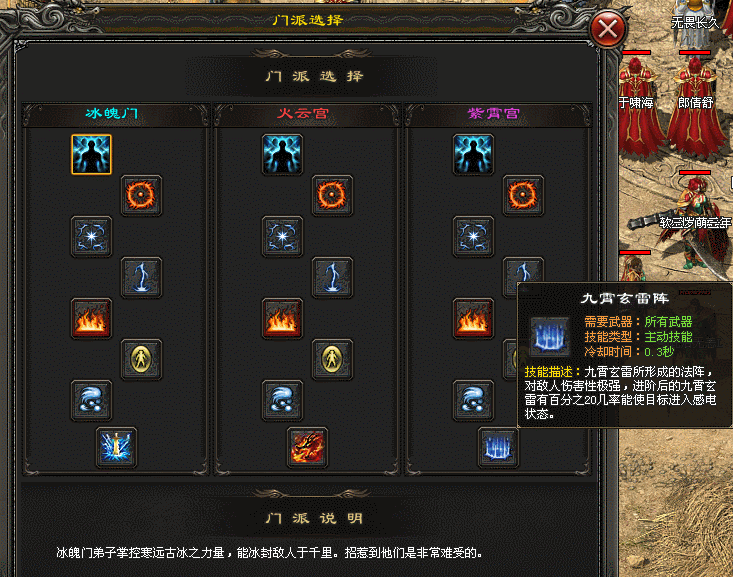
Task: Select the 冰魄门 faction header
Action: tap(111, 114)
